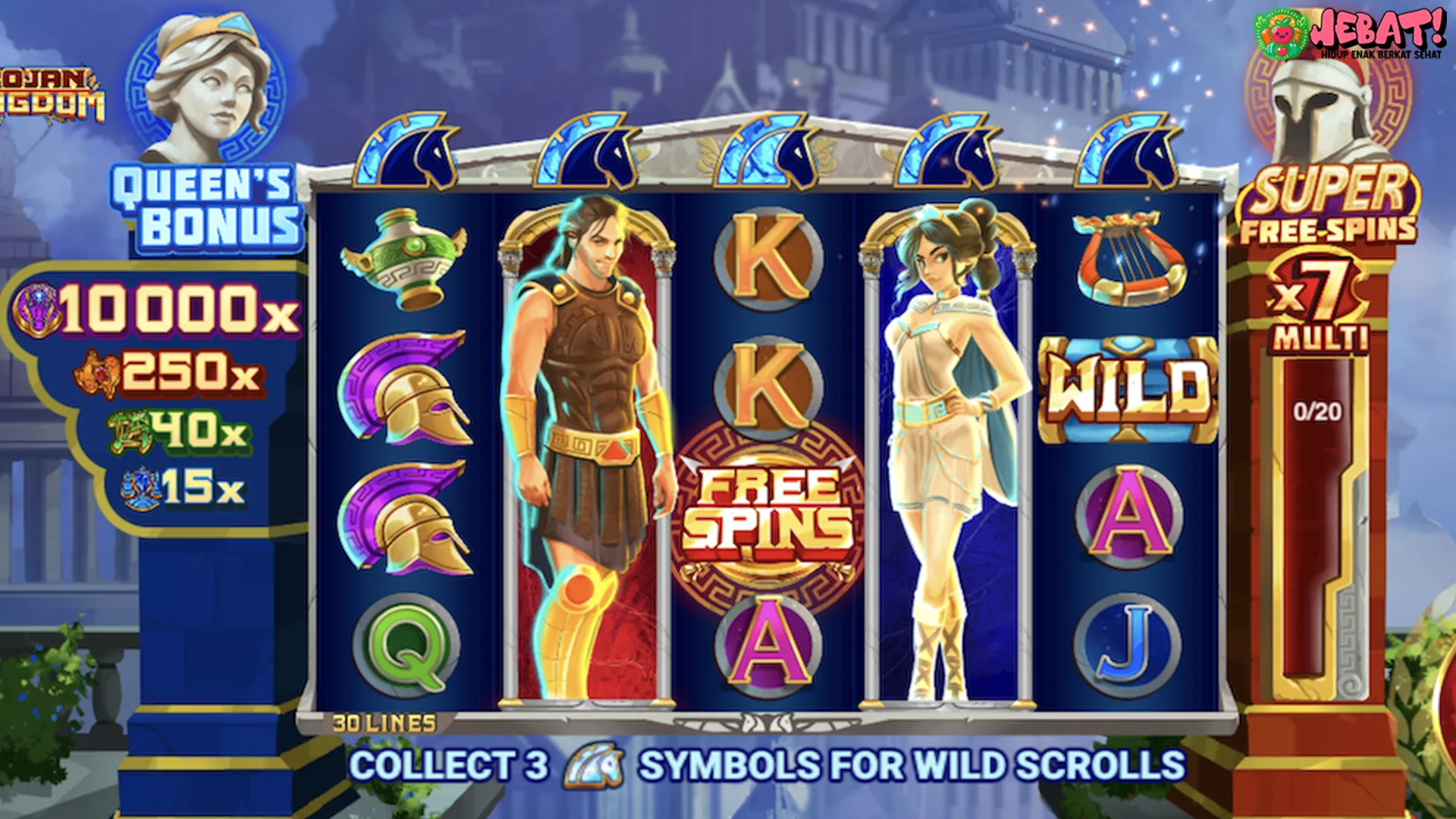Choose the golden lyre reel symbol

[x=1130, y=259]
